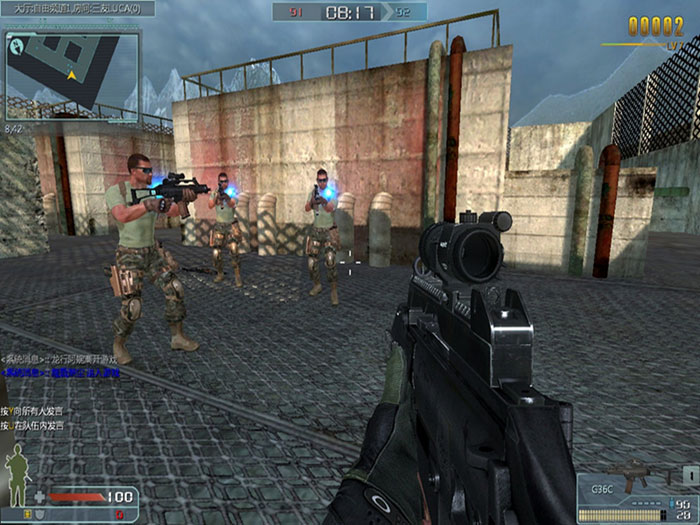Select the room title bar above the minimap
This screenshot has width=700, height=525.
78,9
